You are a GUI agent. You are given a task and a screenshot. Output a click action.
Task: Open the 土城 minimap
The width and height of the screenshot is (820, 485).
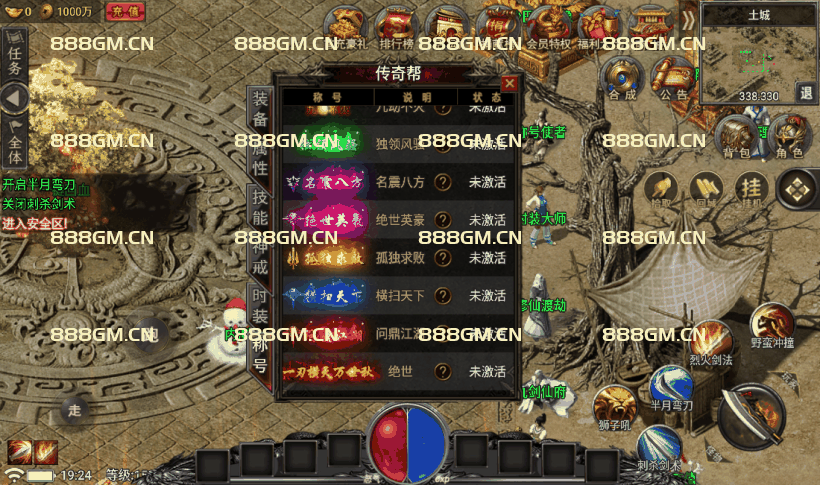pos(758,55)
